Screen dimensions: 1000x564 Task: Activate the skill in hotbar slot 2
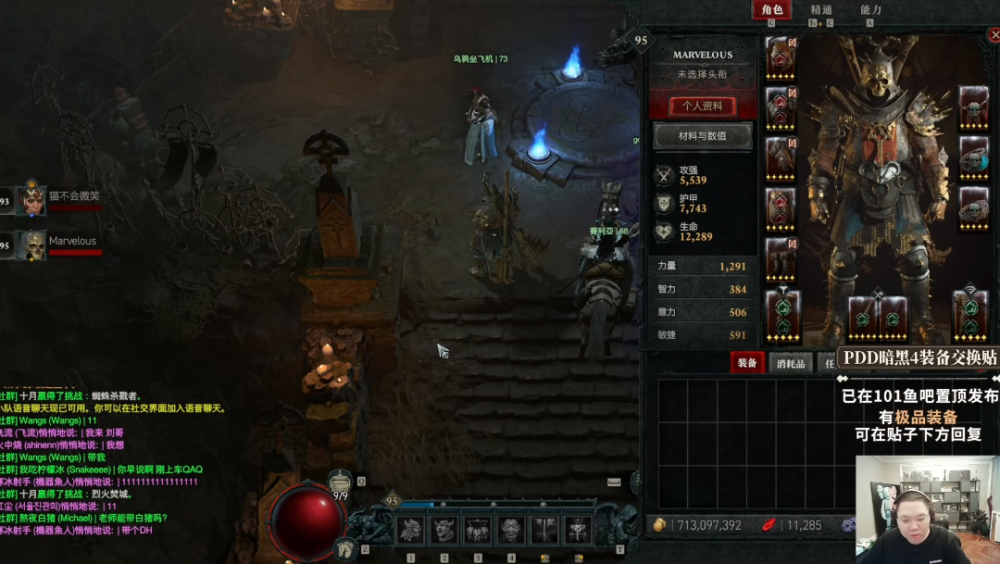pyautogui.click(x=443, y=530)
